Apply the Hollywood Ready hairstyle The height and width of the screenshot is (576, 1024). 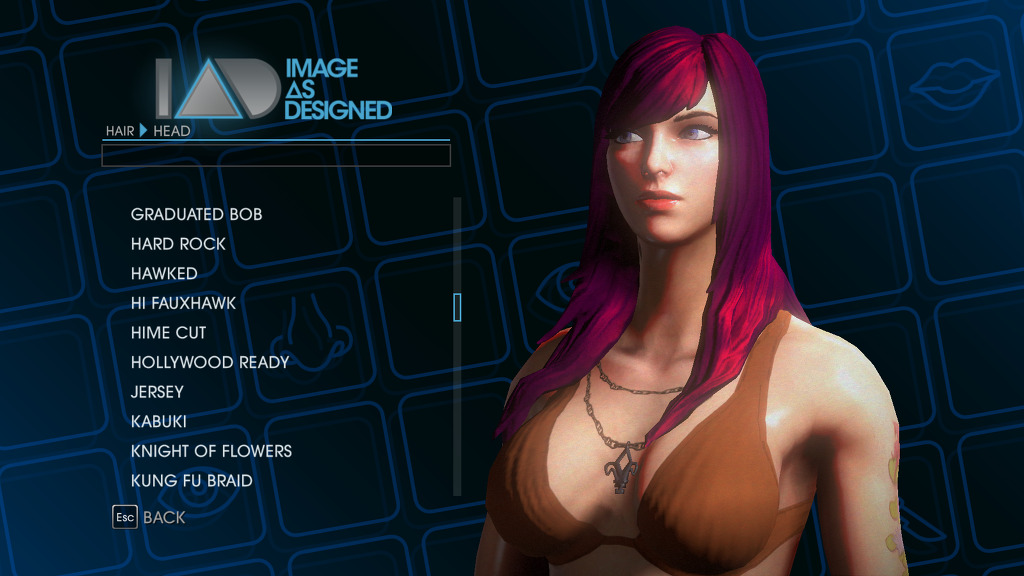tap(209, 362)
